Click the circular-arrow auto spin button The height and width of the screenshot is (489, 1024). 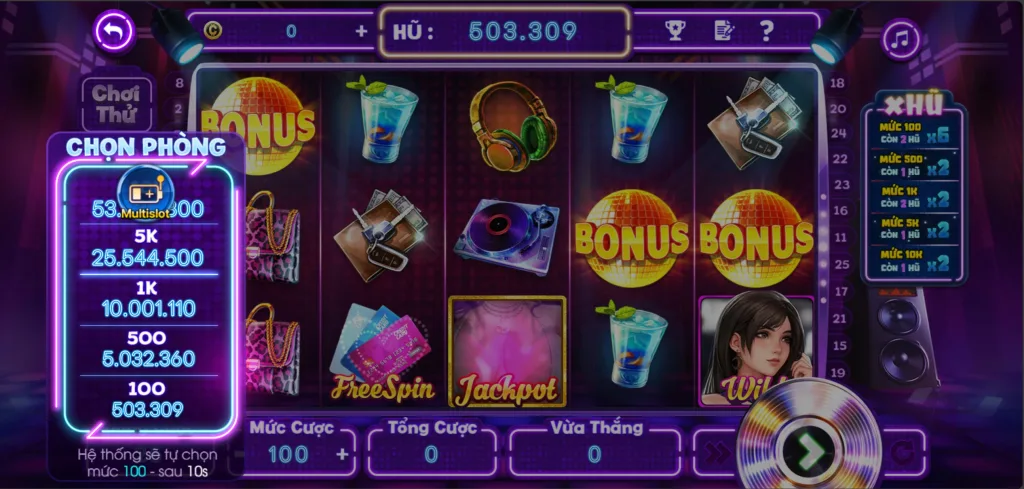pos(903,453)
